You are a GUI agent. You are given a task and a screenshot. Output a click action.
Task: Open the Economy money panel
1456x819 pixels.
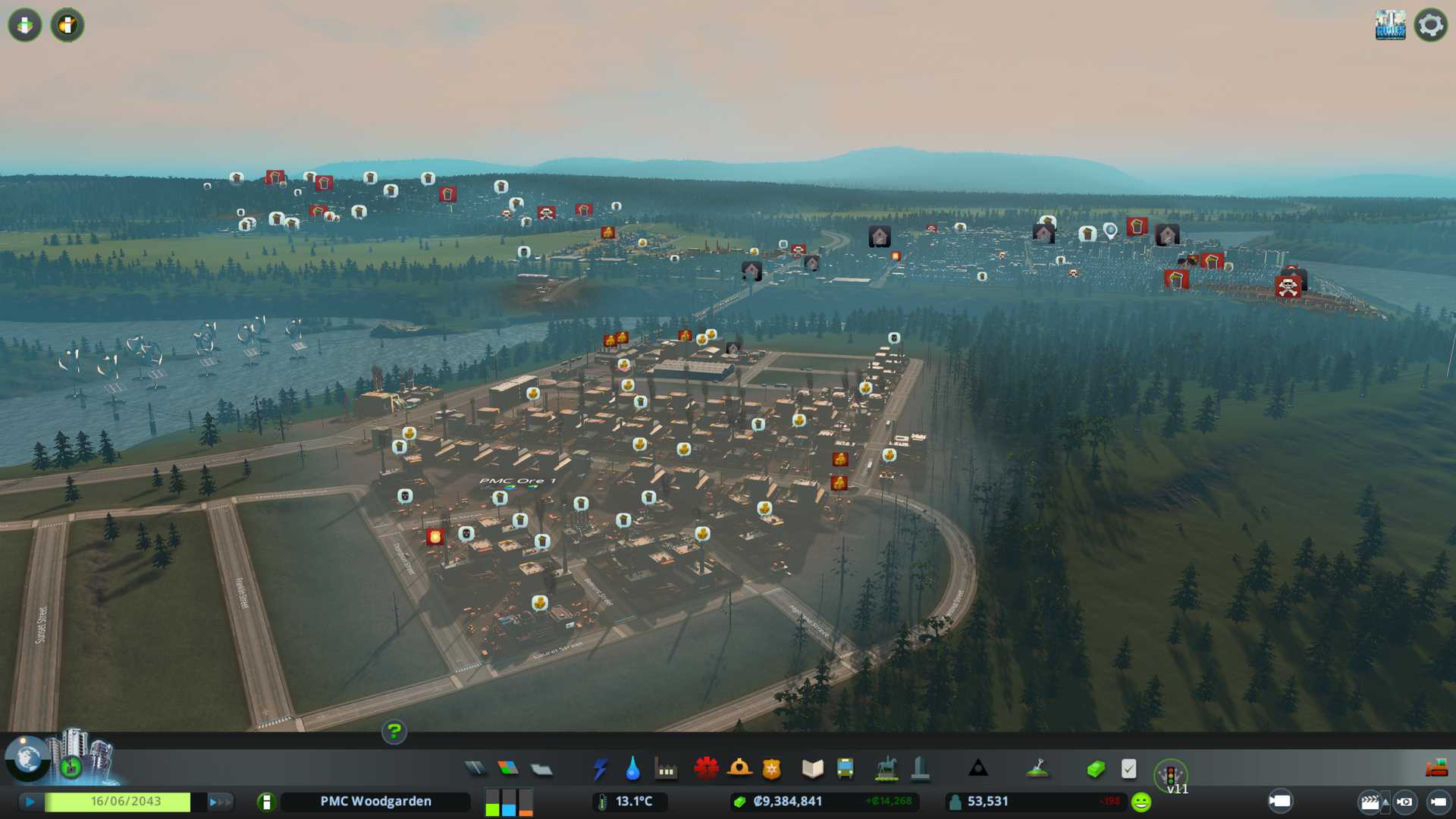click(x=1096, y=770)
